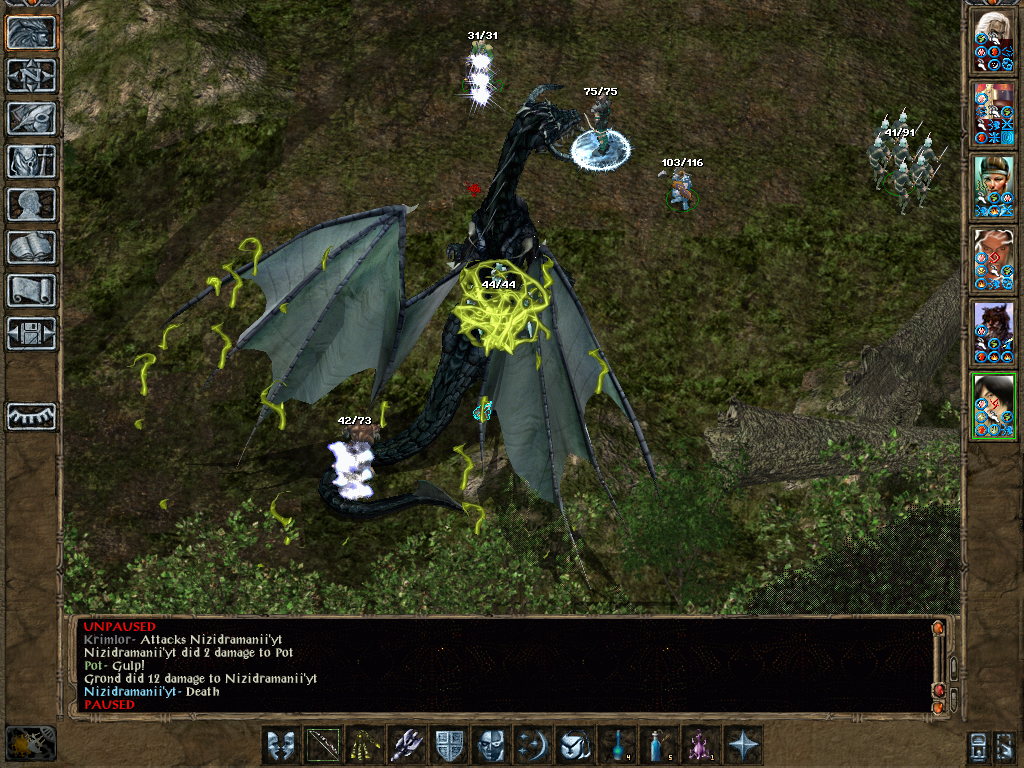Image resolution: width=1024 pixels, height=768 pixels.
Task: Use the blue potion with count 4
Action: pyautogui.click(x=618, y=745)
